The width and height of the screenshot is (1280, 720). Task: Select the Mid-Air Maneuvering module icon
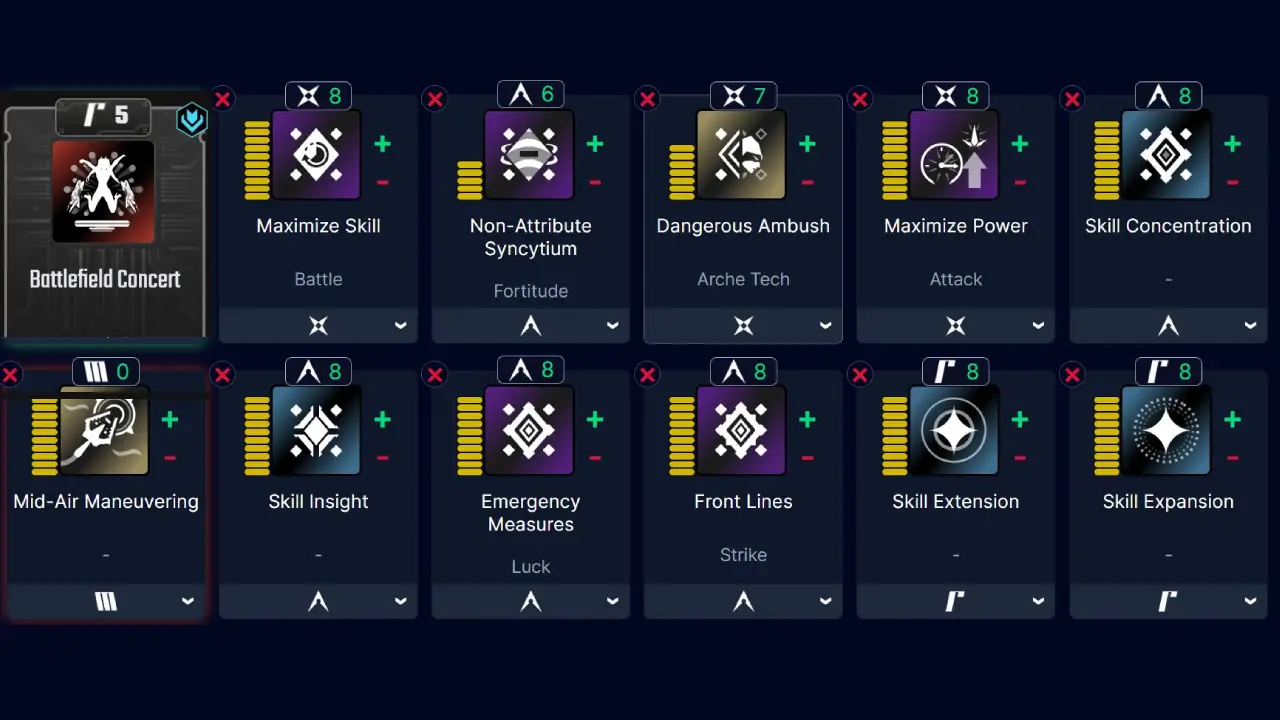point(105,431)
